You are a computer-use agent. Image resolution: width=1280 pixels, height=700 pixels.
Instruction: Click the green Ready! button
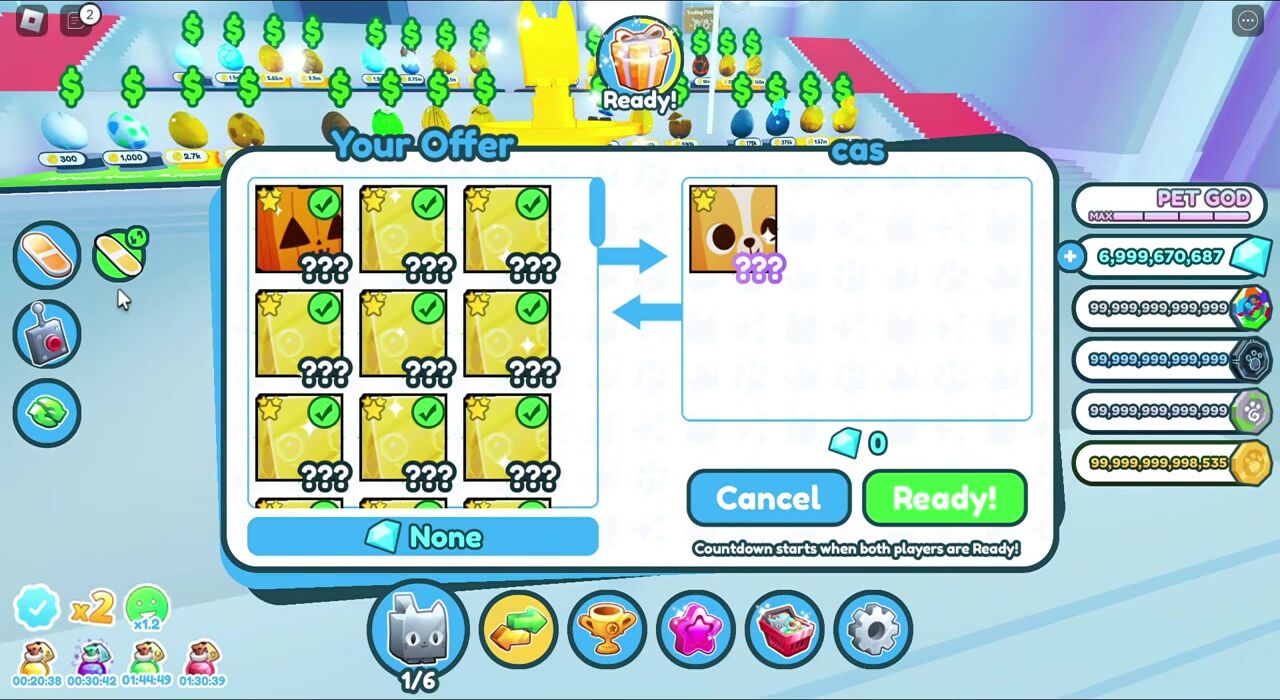944,498
